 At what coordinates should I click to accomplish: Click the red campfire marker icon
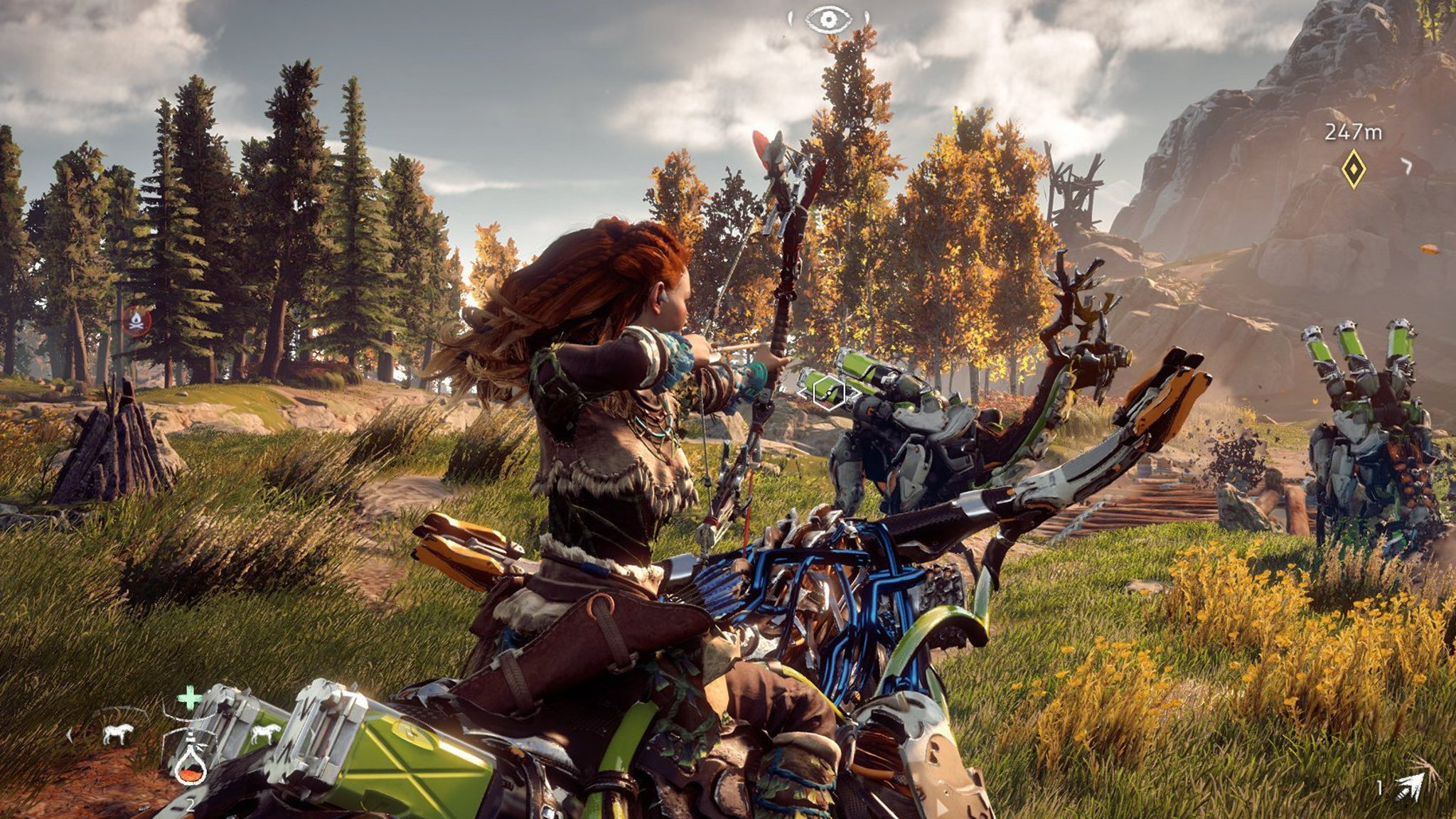pyautogui.click(x=136, y=321)
